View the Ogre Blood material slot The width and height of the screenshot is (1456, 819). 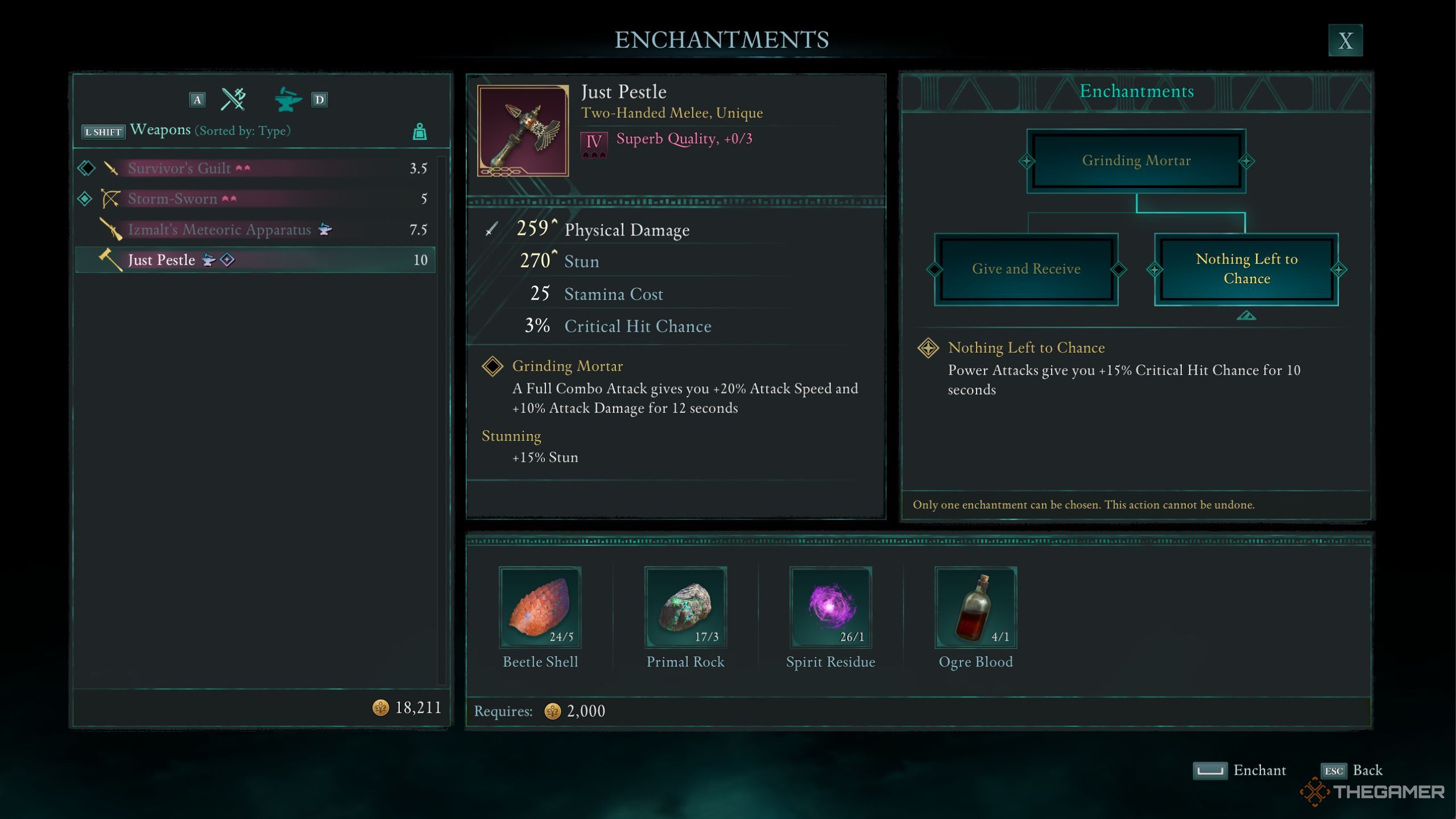[x=975, y=607]
